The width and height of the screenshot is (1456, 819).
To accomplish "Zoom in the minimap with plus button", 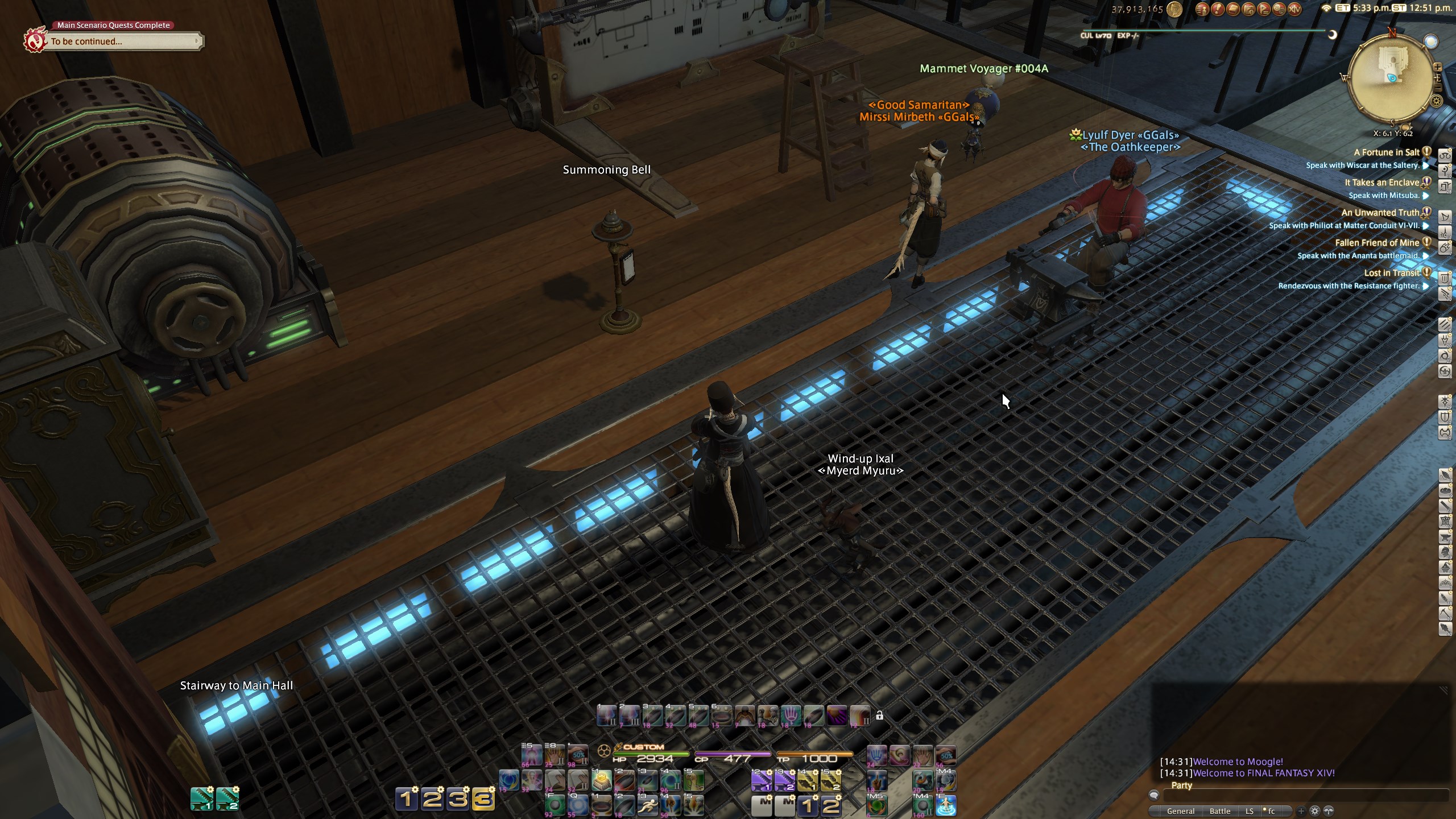I will click(1438, 67).
